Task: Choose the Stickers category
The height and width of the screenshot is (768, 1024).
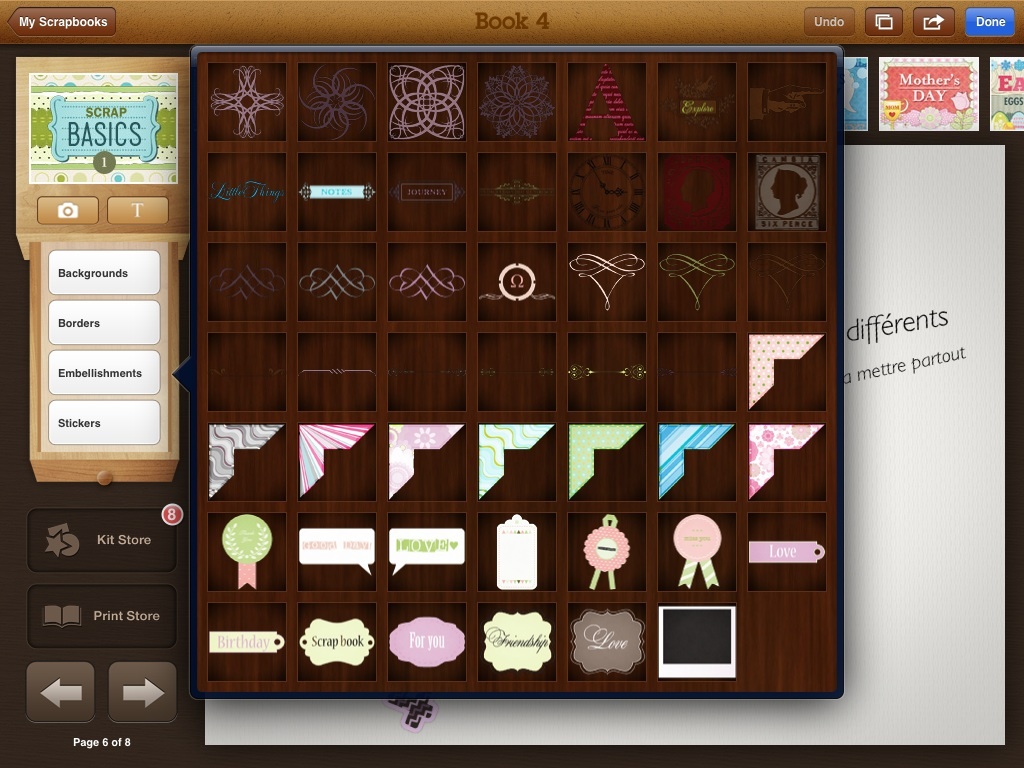Action: point(104,423)
